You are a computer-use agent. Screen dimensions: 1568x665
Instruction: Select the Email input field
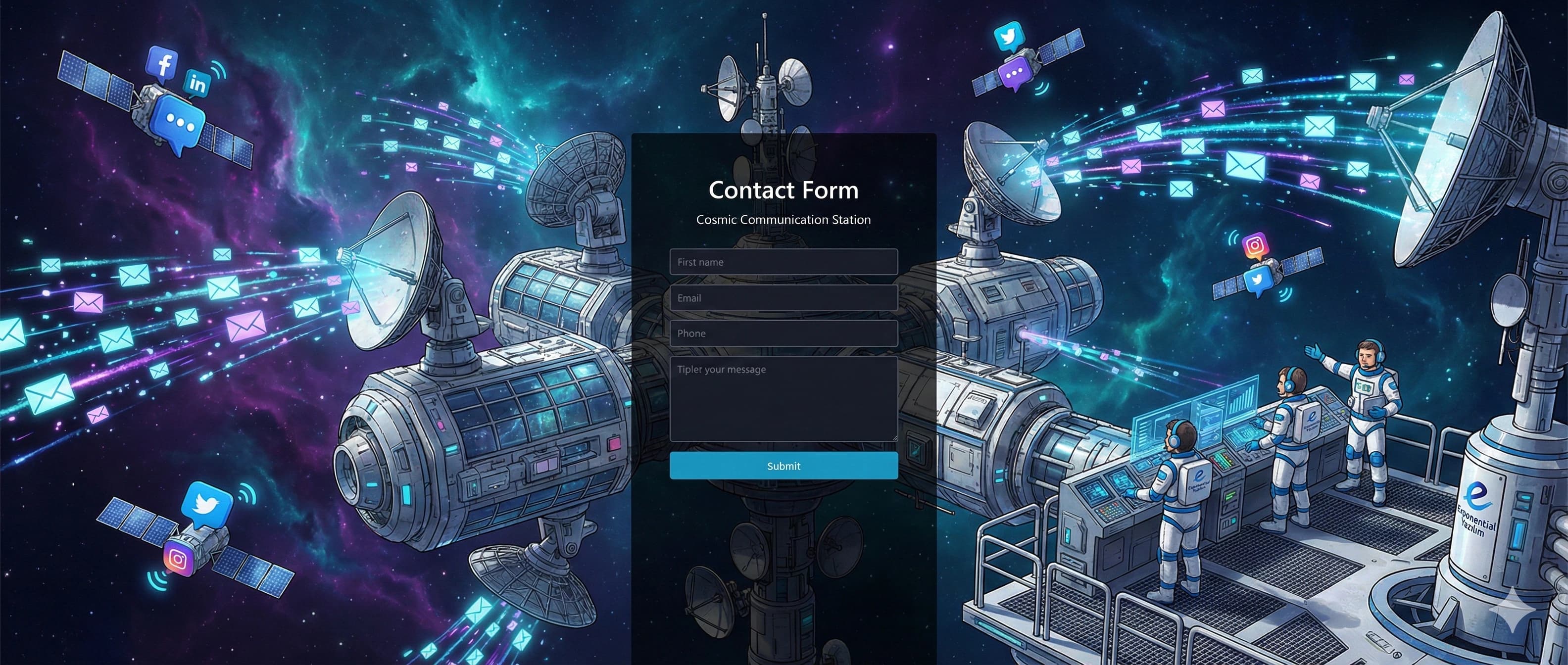click(x=784, y=298)
